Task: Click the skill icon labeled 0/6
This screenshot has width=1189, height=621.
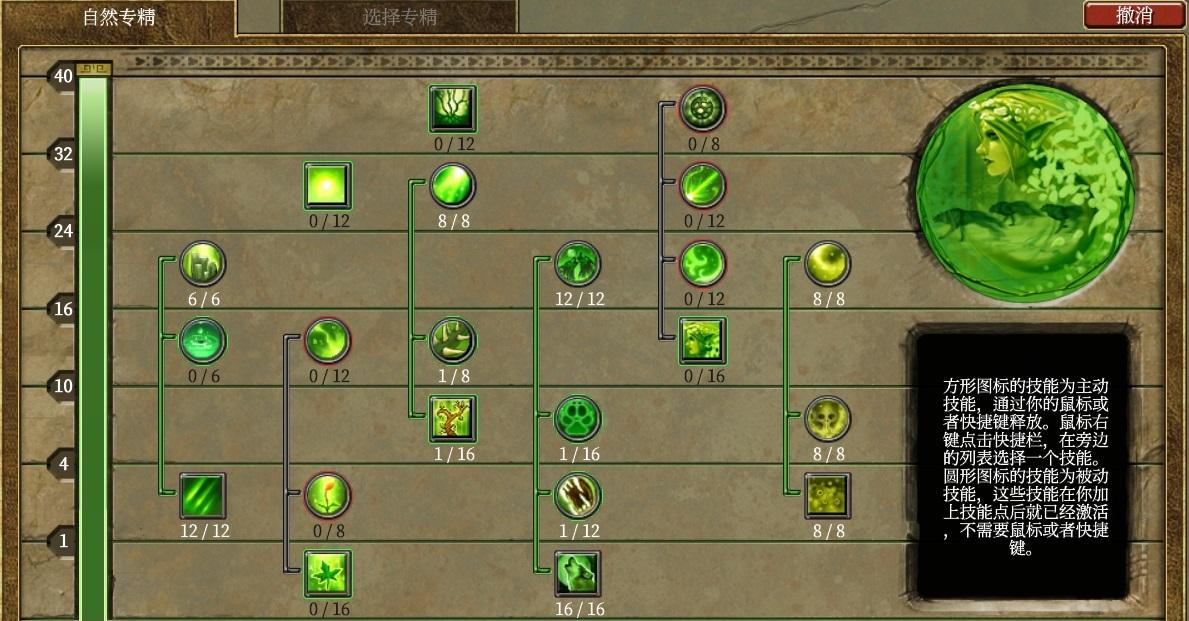Action: (202, 341)
